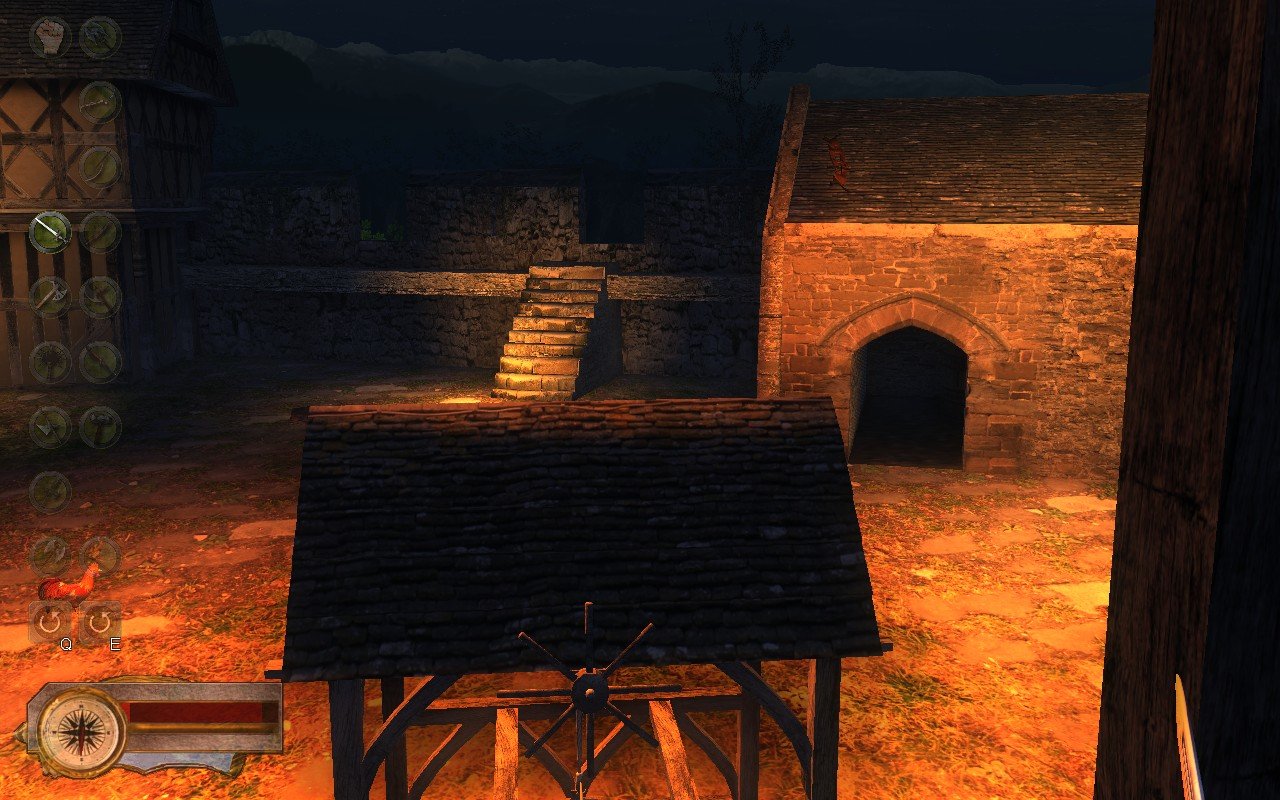The height and width of the screenshot is (800, 1280).
Task: Select the curved blade weapon icon
Action: coord(99,165)
